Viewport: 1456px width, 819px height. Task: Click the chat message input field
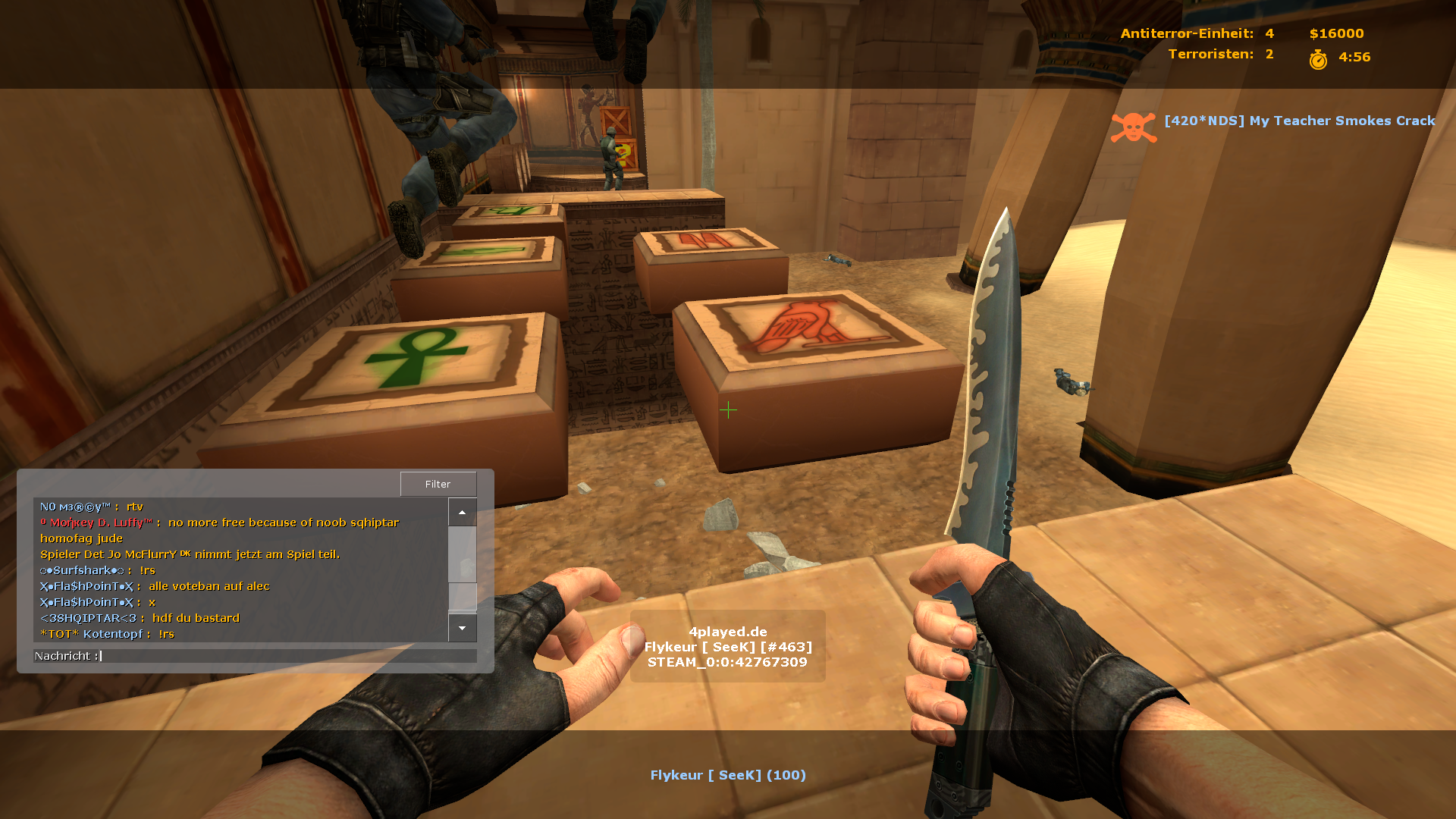click(x=288, y=656)
